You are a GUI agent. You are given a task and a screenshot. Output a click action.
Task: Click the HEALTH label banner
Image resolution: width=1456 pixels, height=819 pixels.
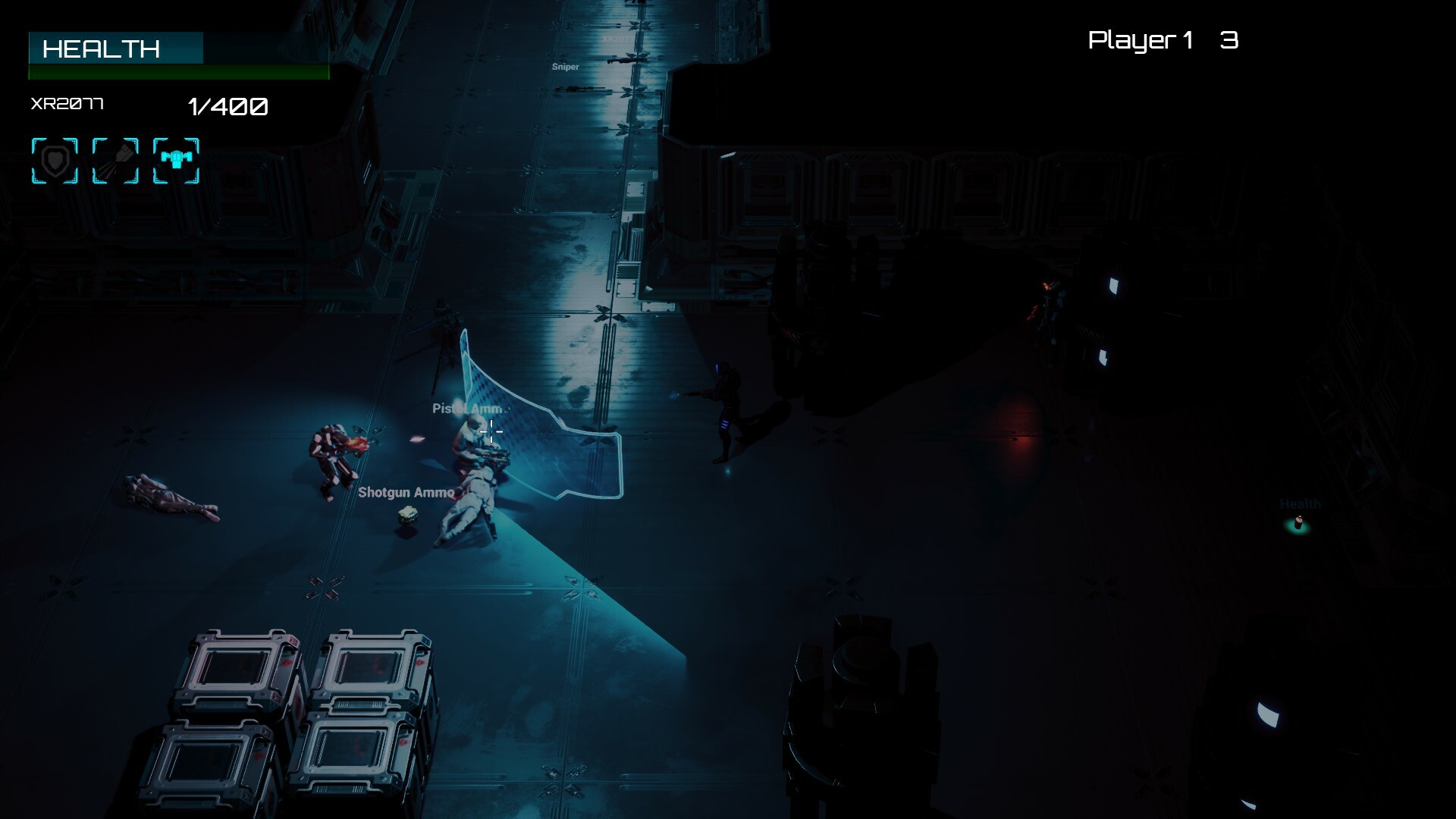pos(115,49)
